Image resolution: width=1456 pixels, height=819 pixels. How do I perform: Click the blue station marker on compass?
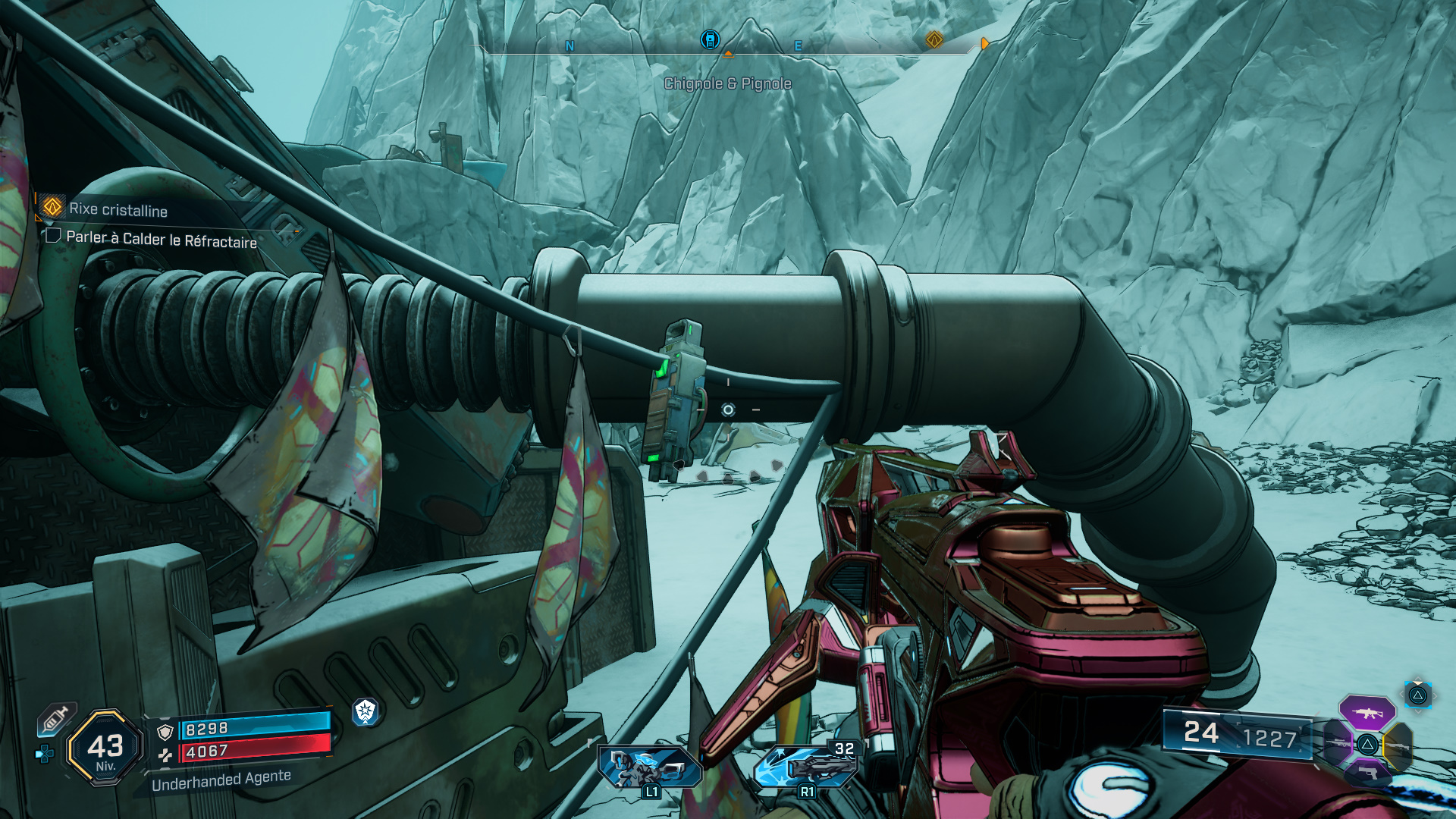(x=710, y=39)
